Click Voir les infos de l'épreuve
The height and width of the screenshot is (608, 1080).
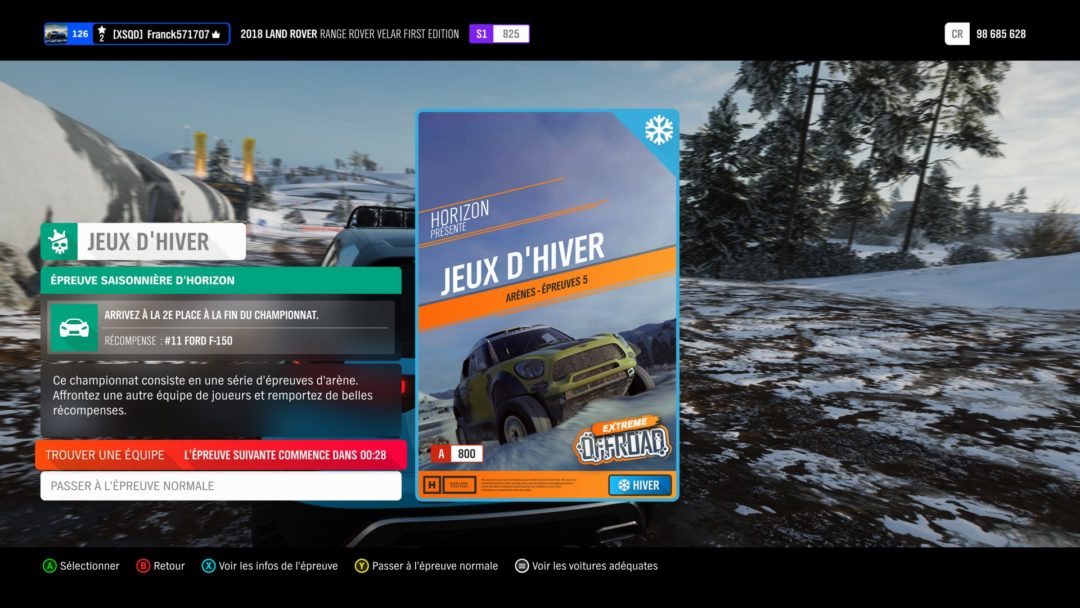tap(270, 566)
